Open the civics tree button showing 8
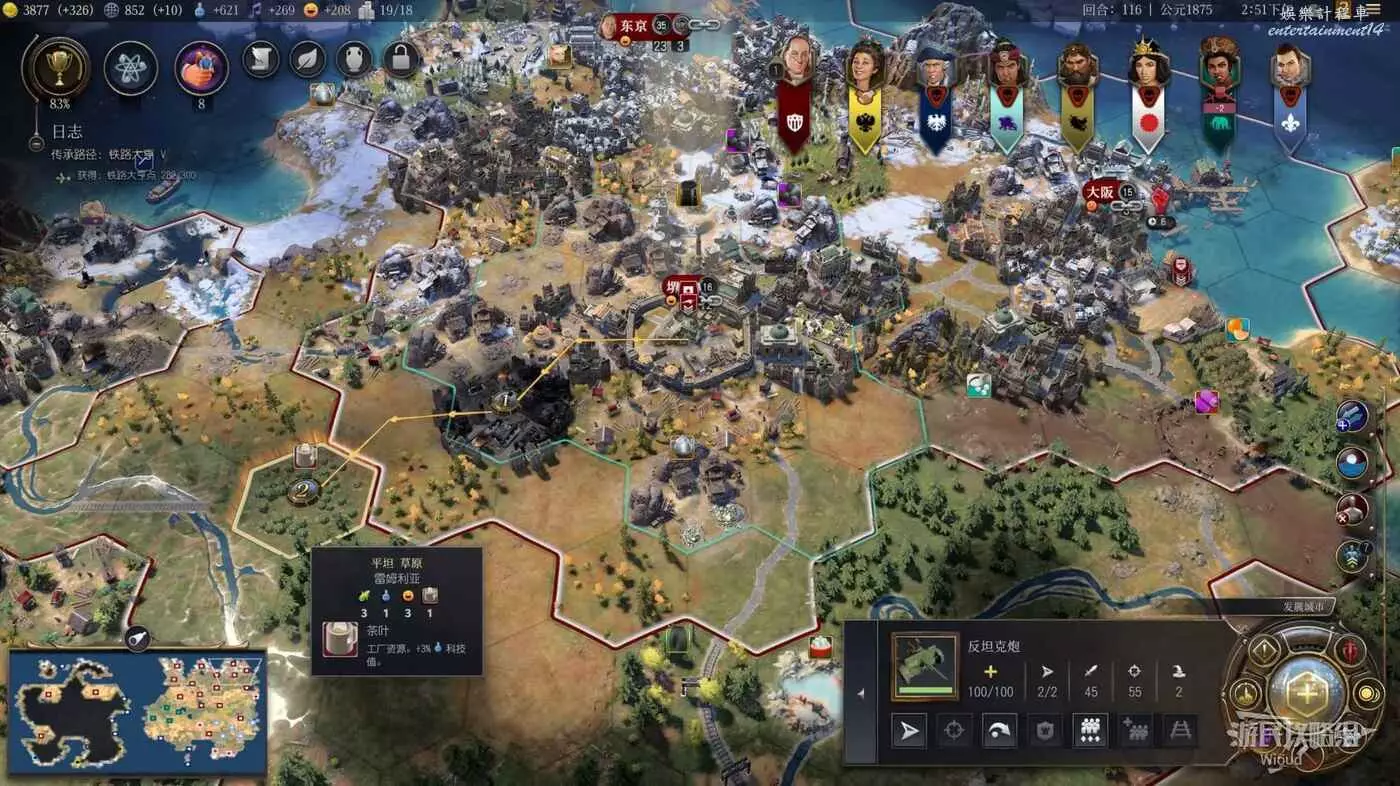The width and height of the screenshot is (1400, 786). click(202, 68)
